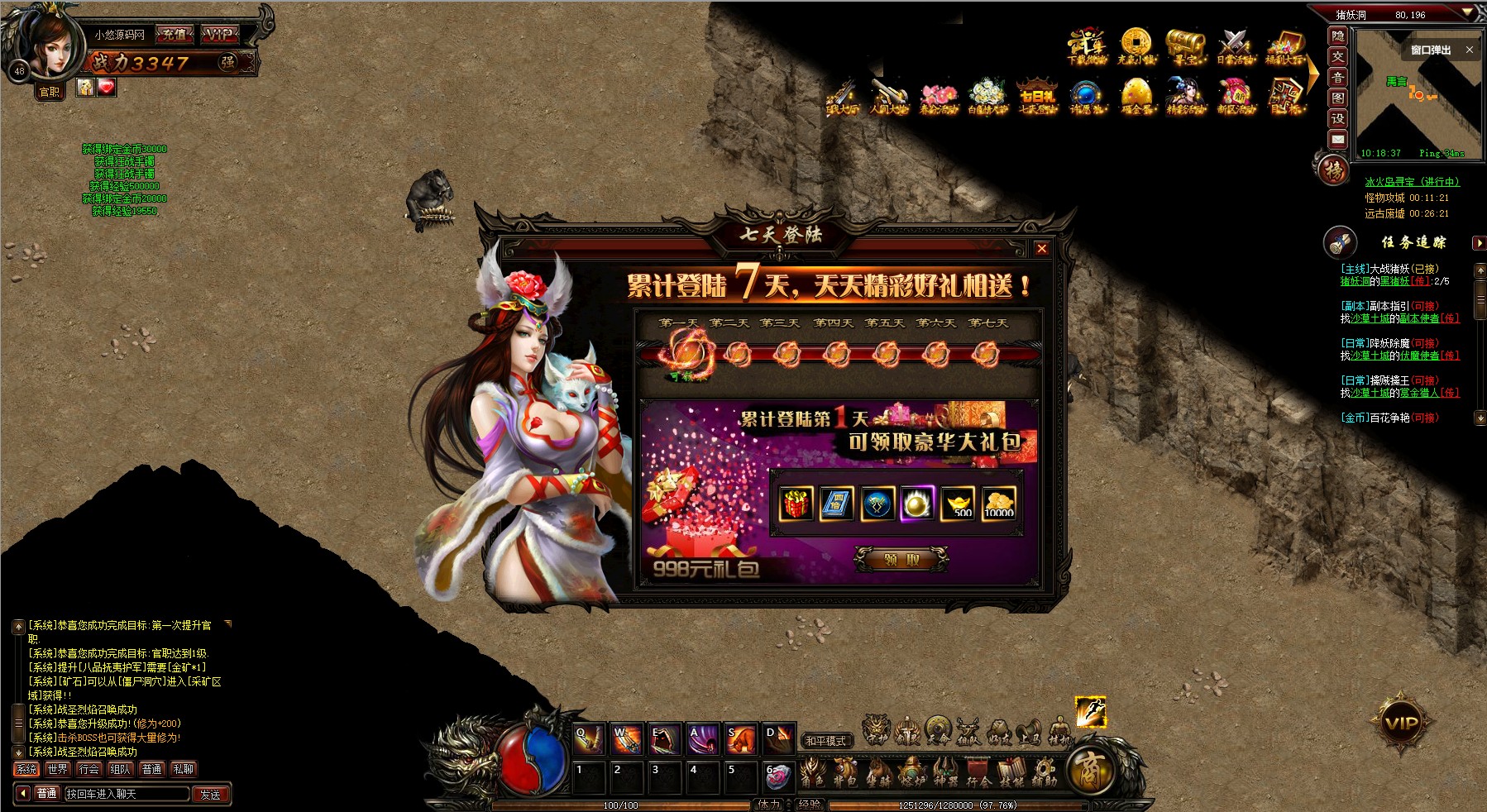
Task: Select the 第三天 login day marker
Action: tap(787, 355)
